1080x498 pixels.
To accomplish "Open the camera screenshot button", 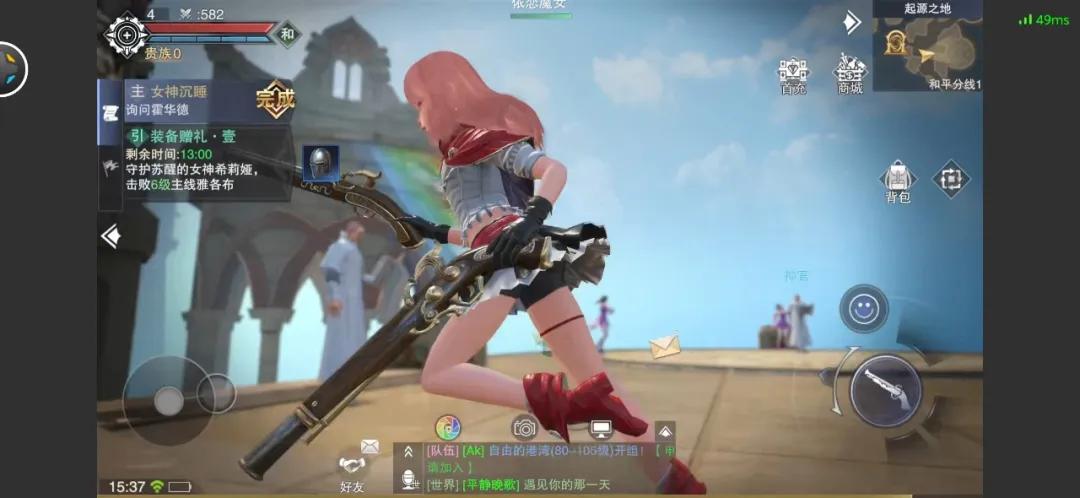I will 524,427.
